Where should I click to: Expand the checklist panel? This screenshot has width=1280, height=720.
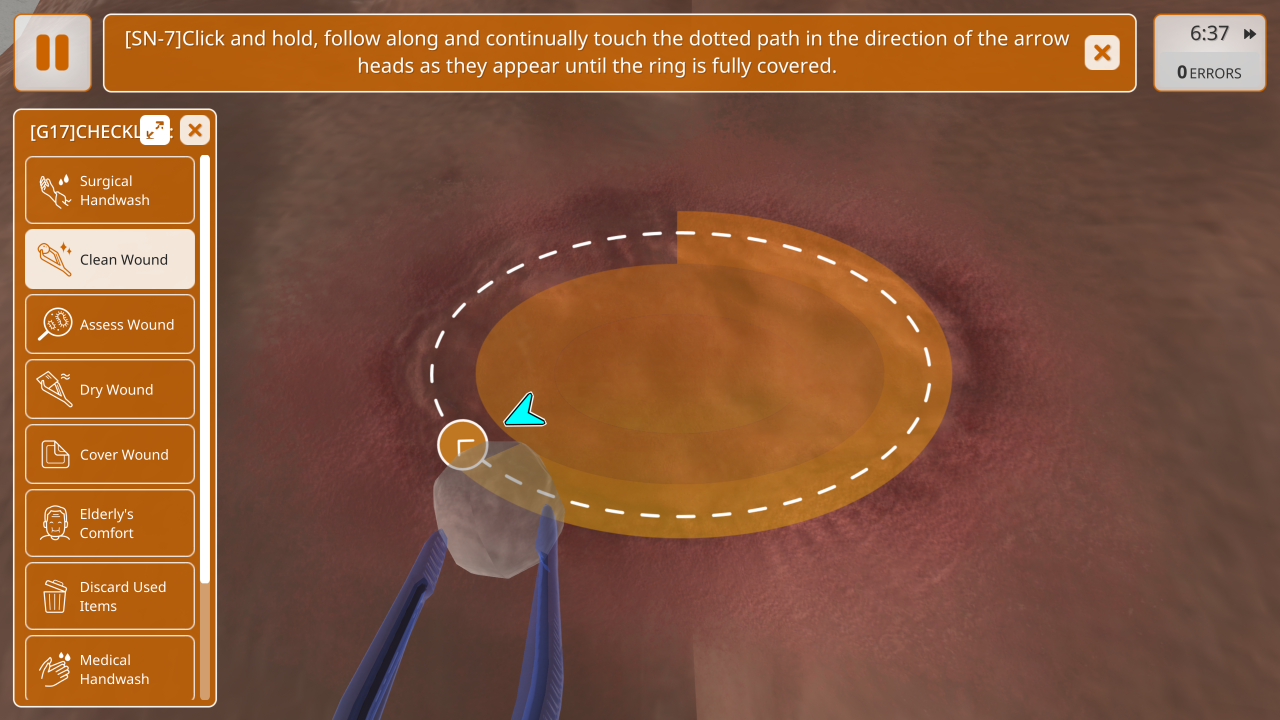155,129
